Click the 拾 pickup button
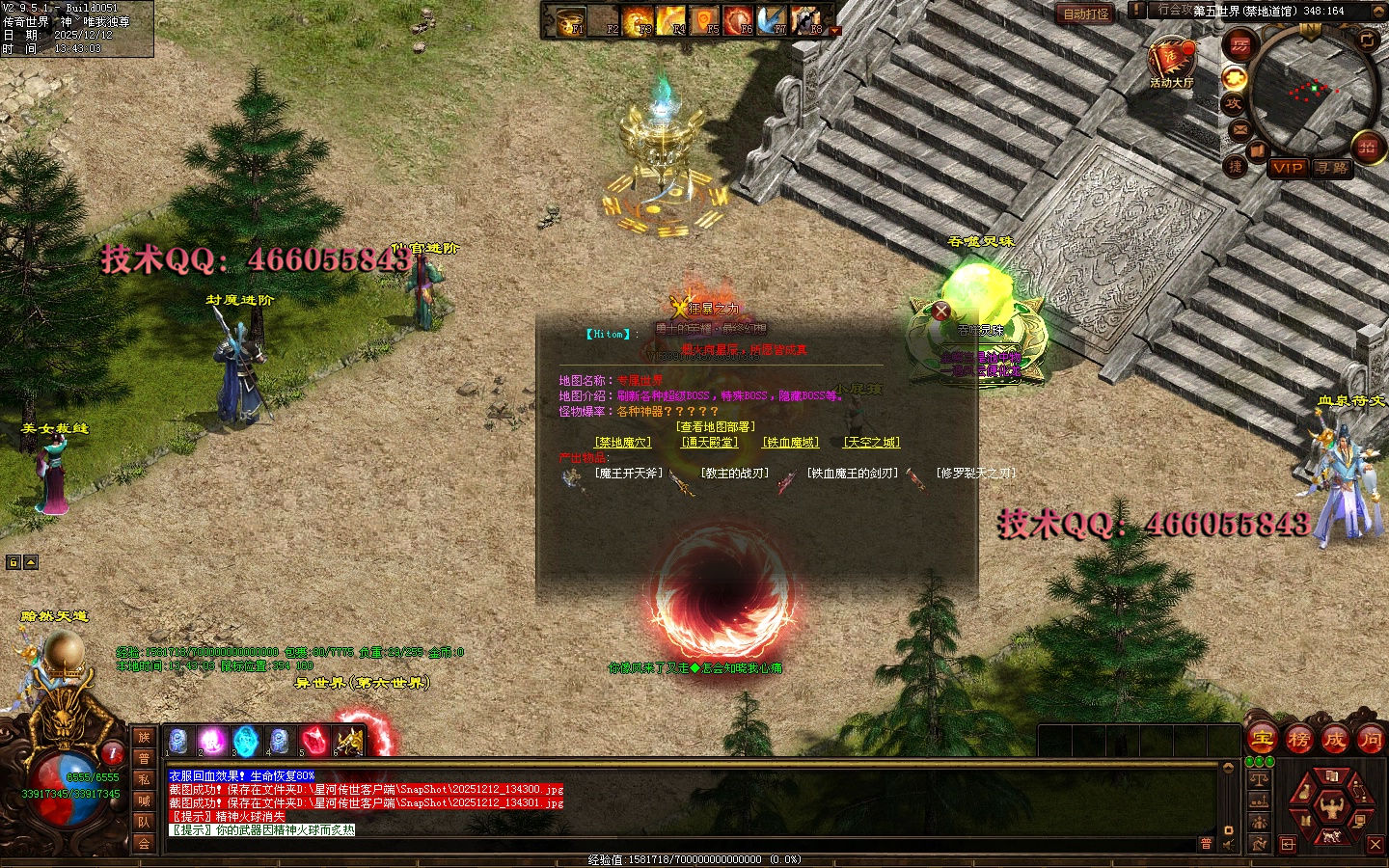 (1367, 147)
